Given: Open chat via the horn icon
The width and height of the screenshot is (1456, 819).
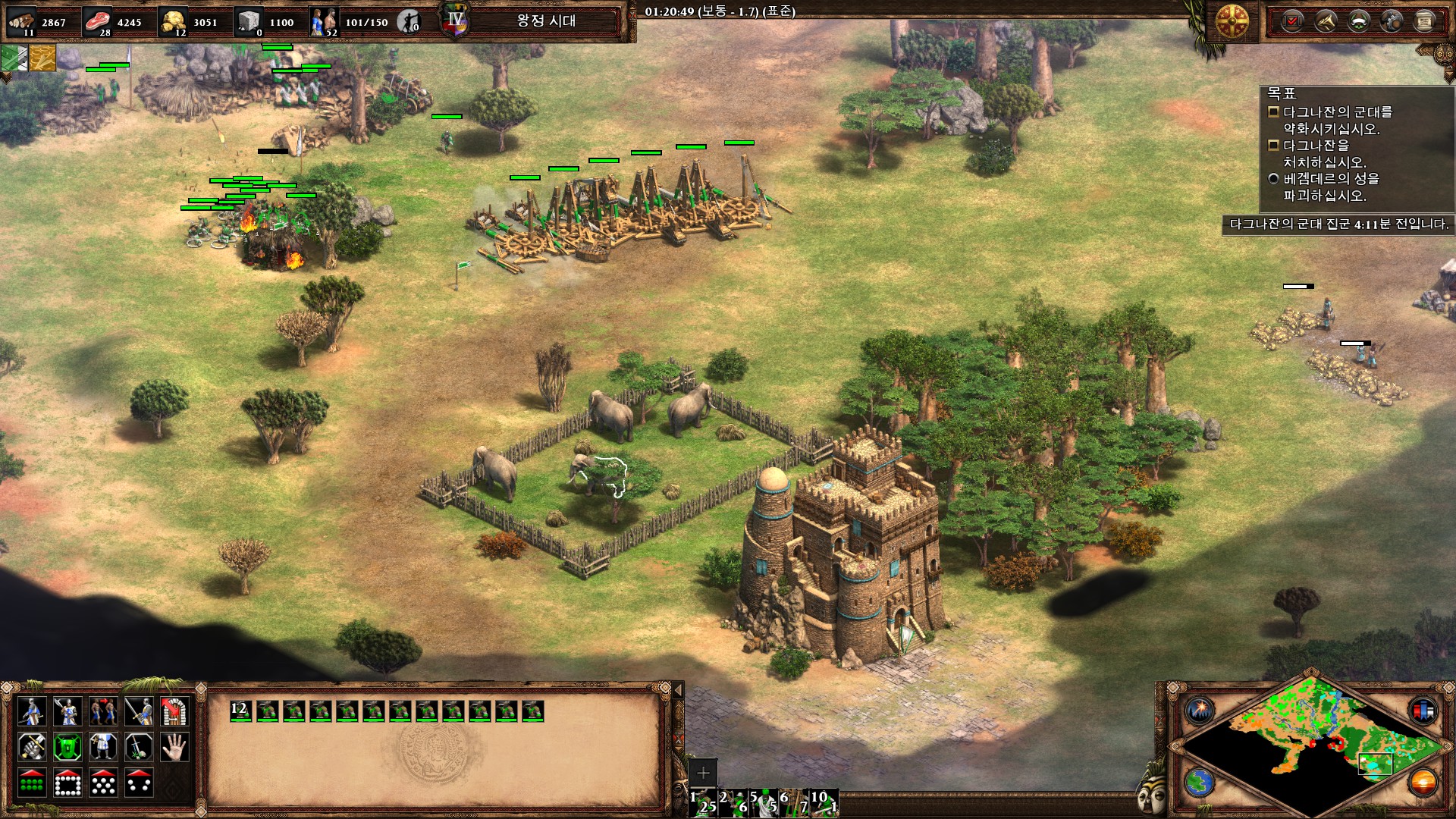Looking at the screenshot, I should pyautogui.click(x=1326, y=21).
